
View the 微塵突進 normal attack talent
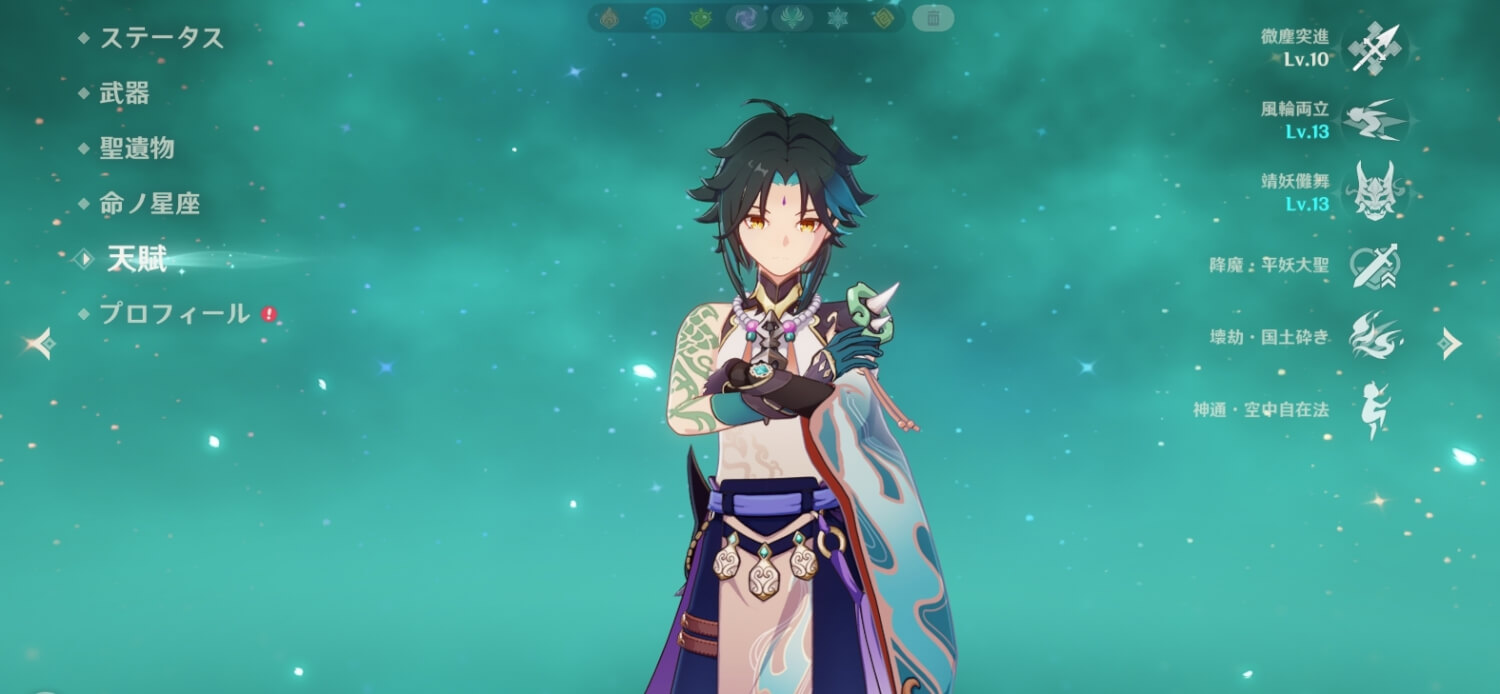1374,48
